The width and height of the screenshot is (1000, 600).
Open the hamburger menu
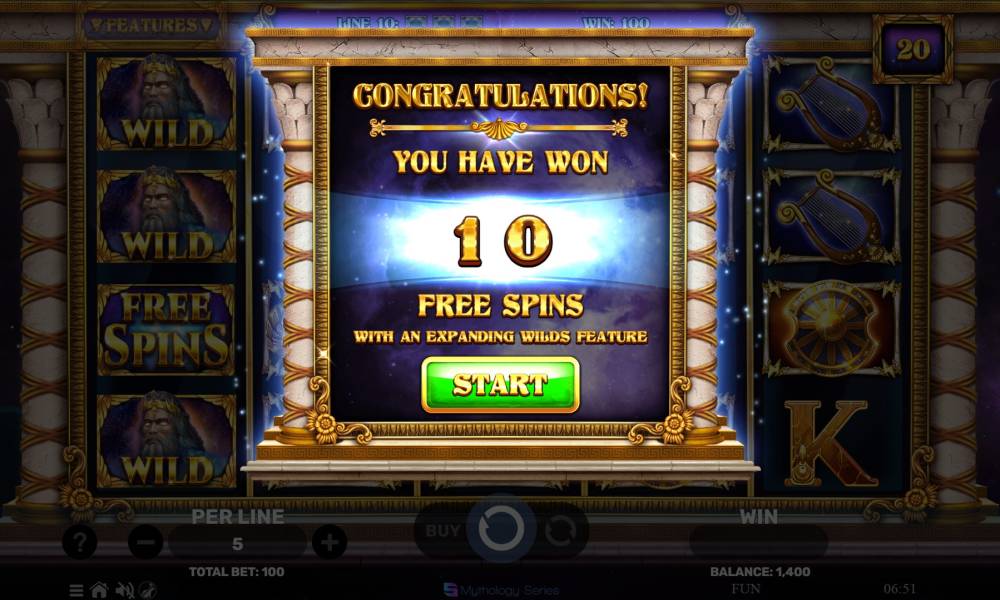(x=77, y=590)
